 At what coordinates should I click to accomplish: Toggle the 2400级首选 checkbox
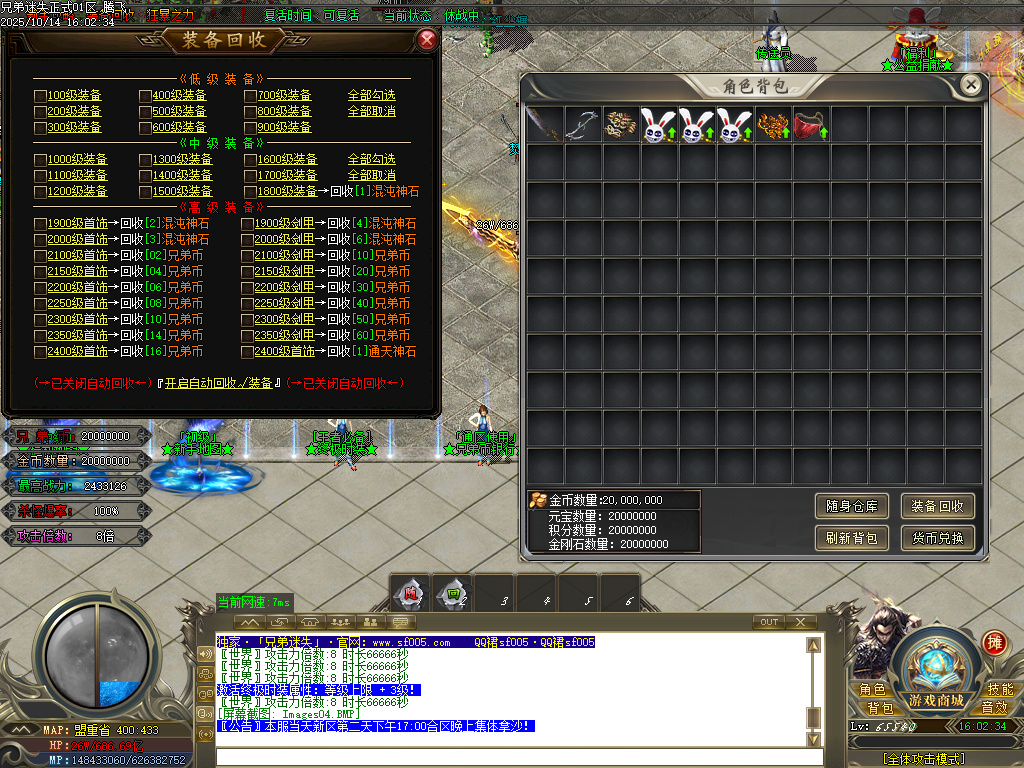tap(40, 352)
